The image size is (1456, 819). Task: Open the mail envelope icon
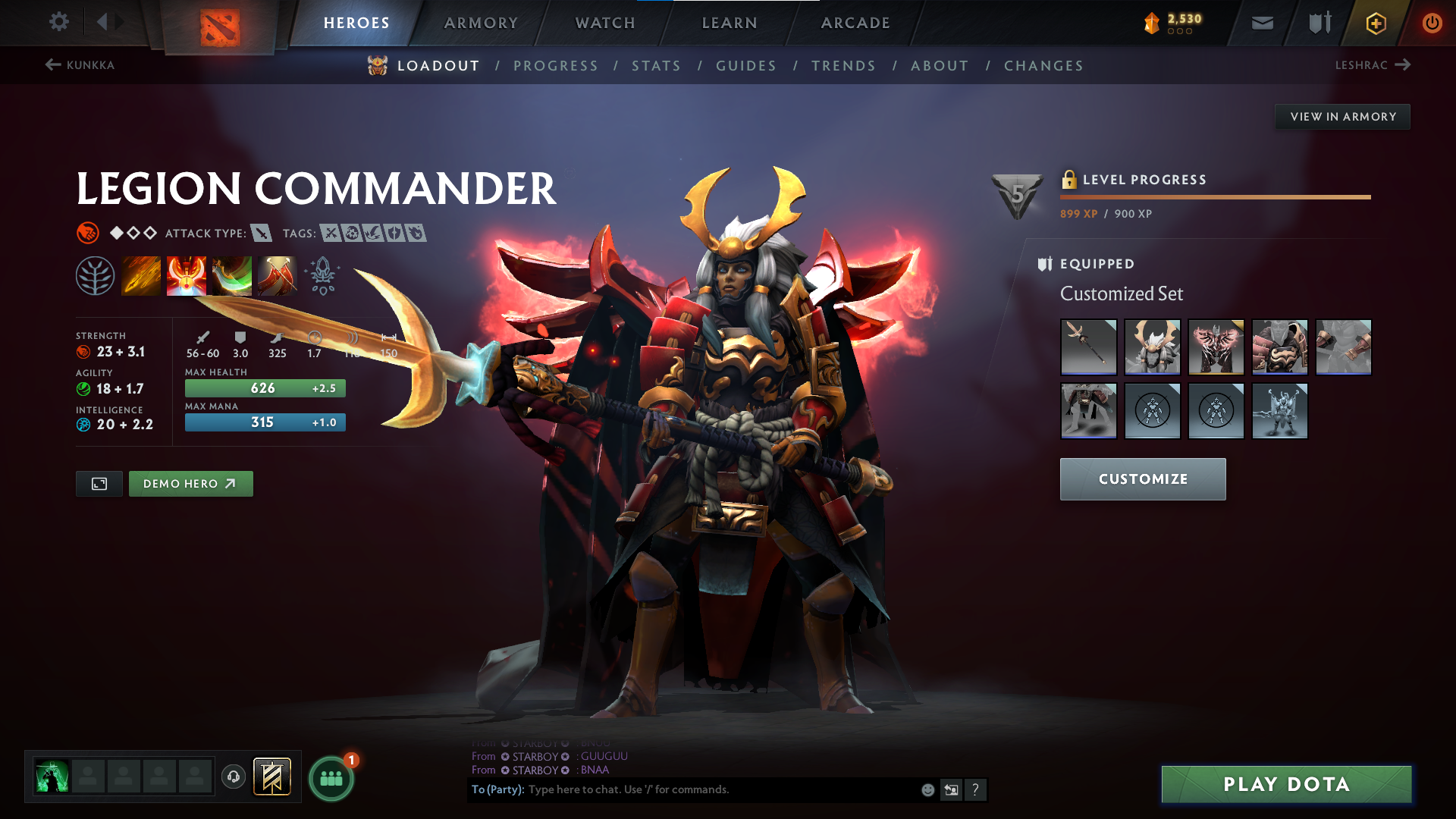1262,23
